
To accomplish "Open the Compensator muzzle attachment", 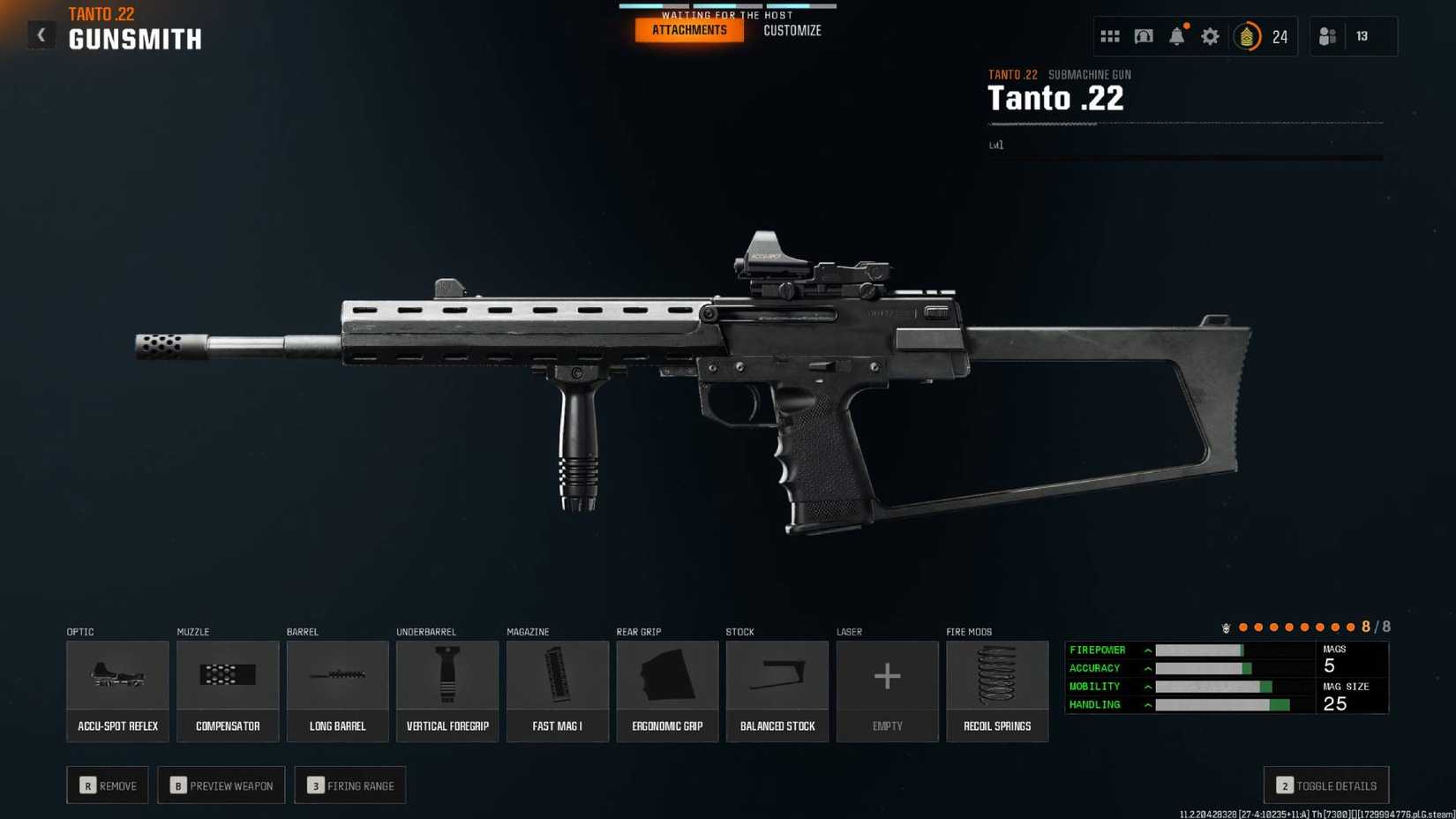I will coord(228,690).
